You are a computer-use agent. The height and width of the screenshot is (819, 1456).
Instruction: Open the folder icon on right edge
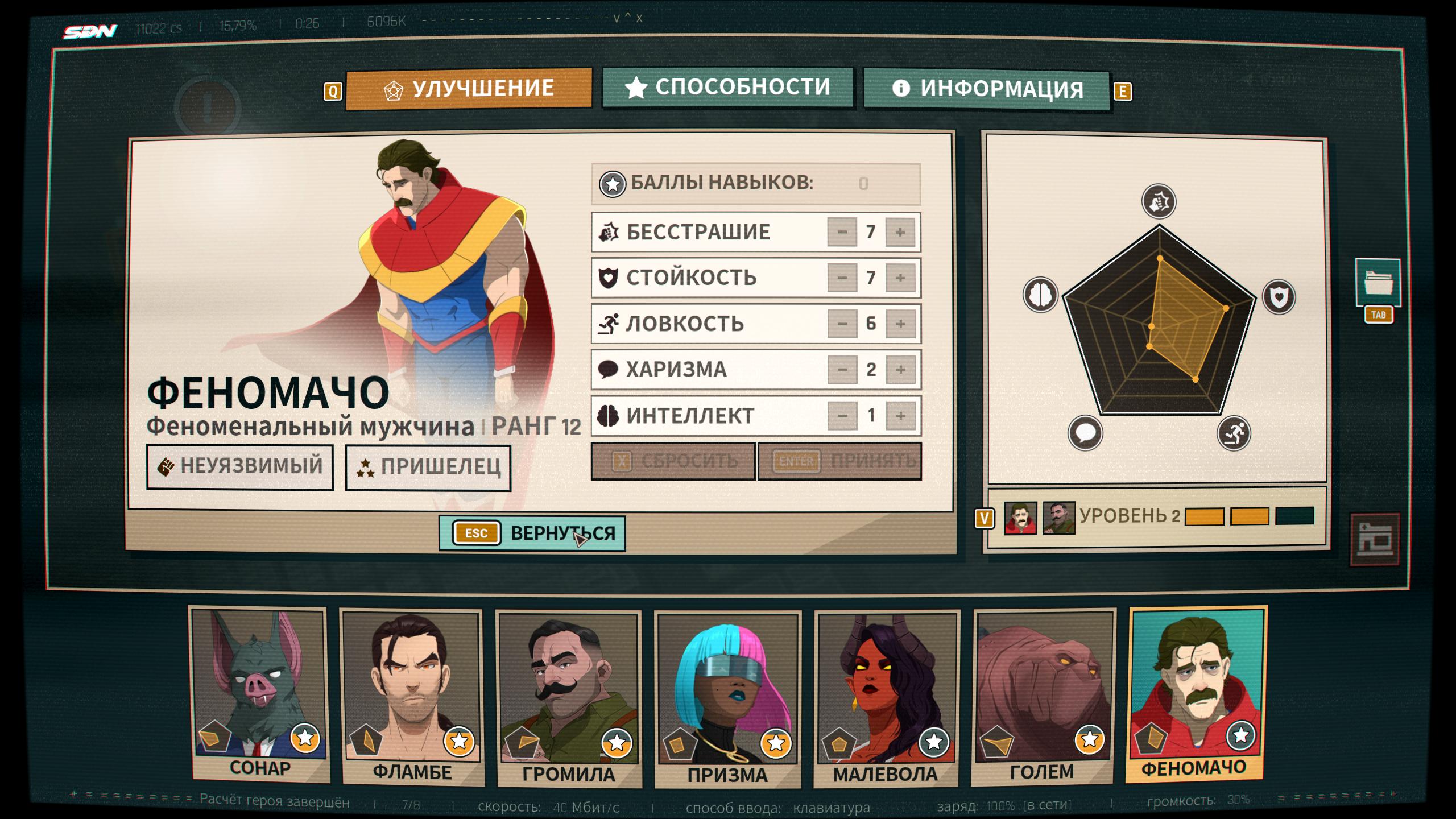tap(1378, 283)
